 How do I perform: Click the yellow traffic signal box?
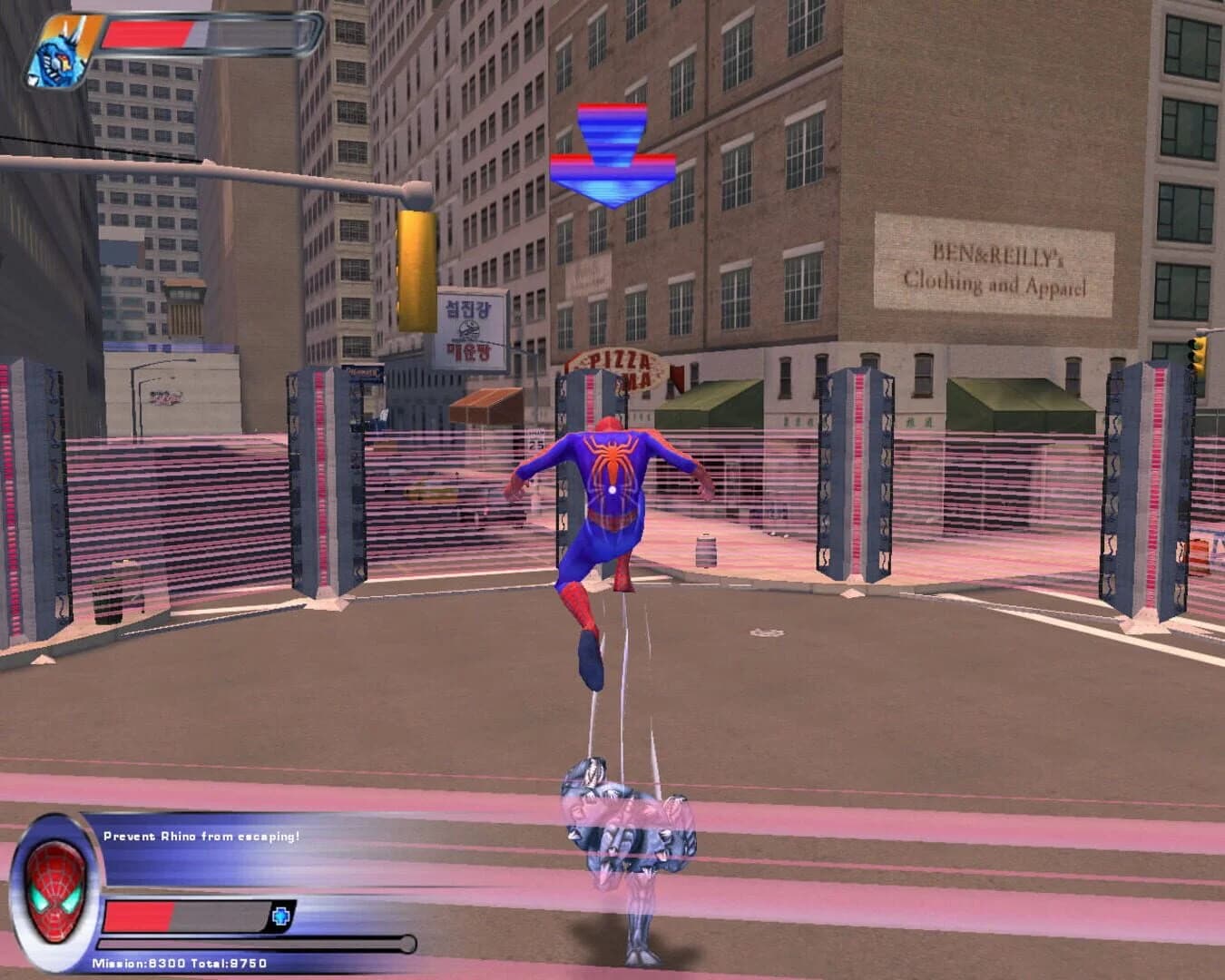click(416, 272)
